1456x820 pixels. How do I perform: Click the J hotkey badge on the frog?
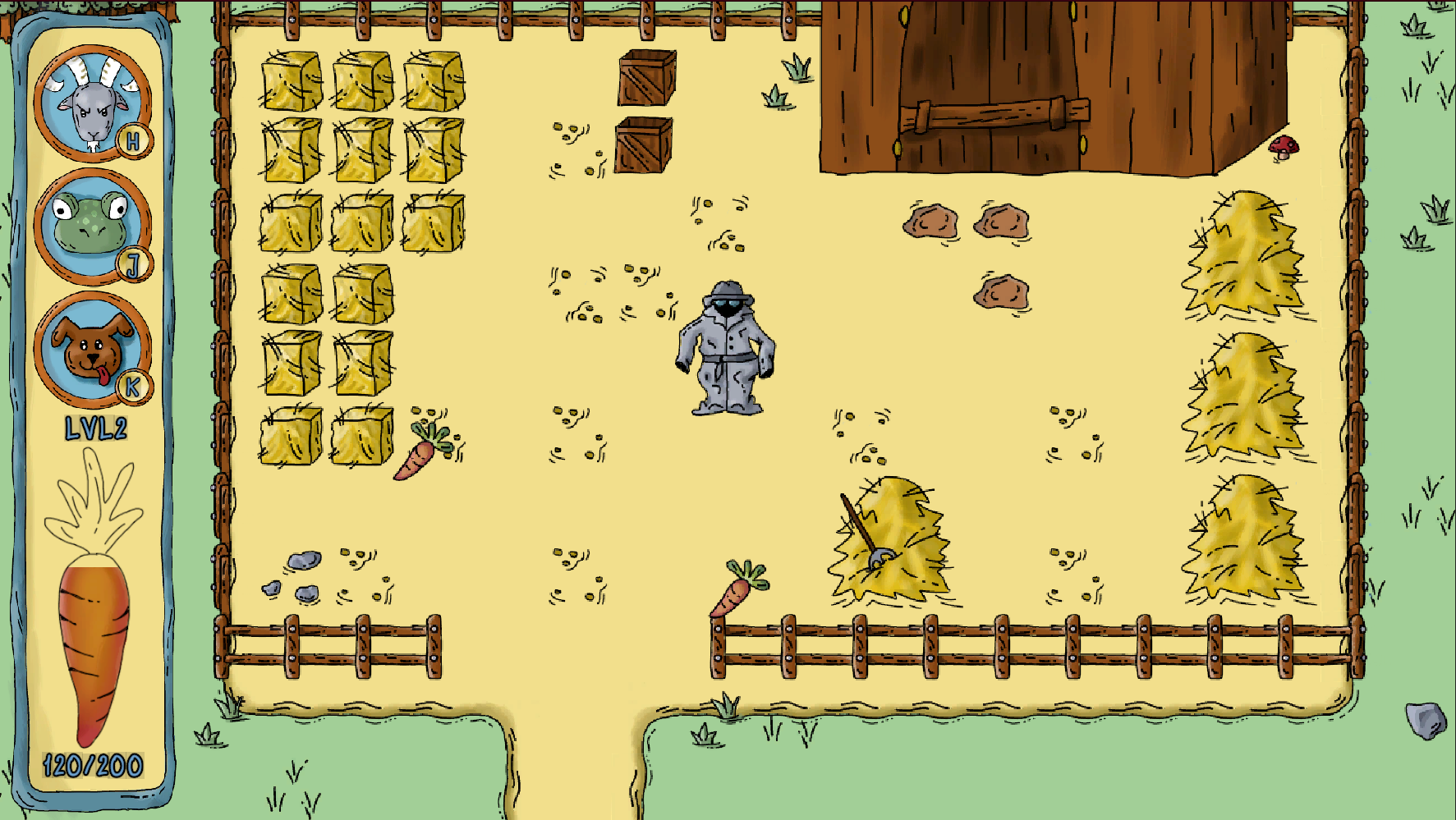[x=134, y=264]
